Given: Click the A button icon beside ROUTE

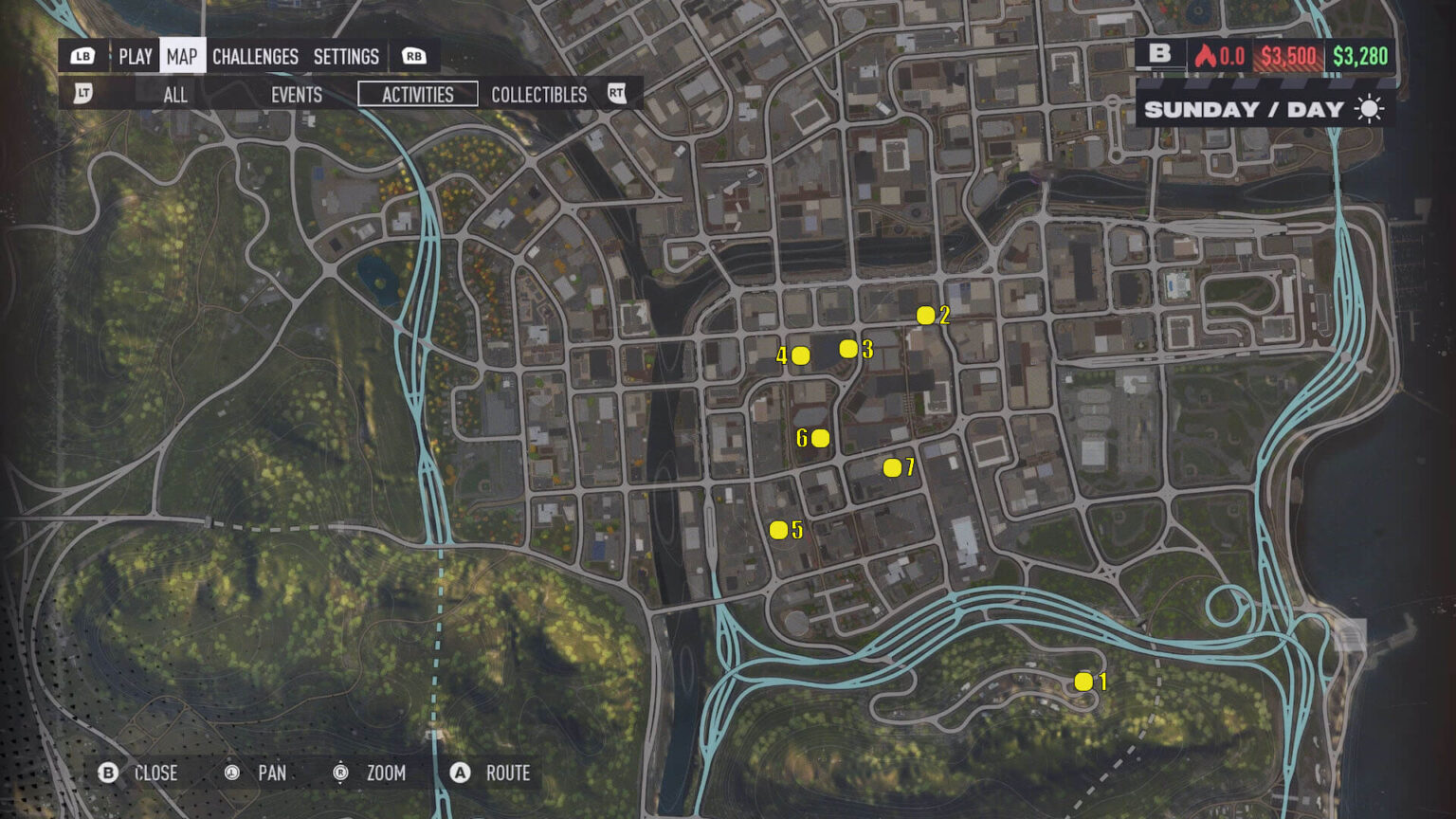Looking at the screenshot, I should point(461,773).
